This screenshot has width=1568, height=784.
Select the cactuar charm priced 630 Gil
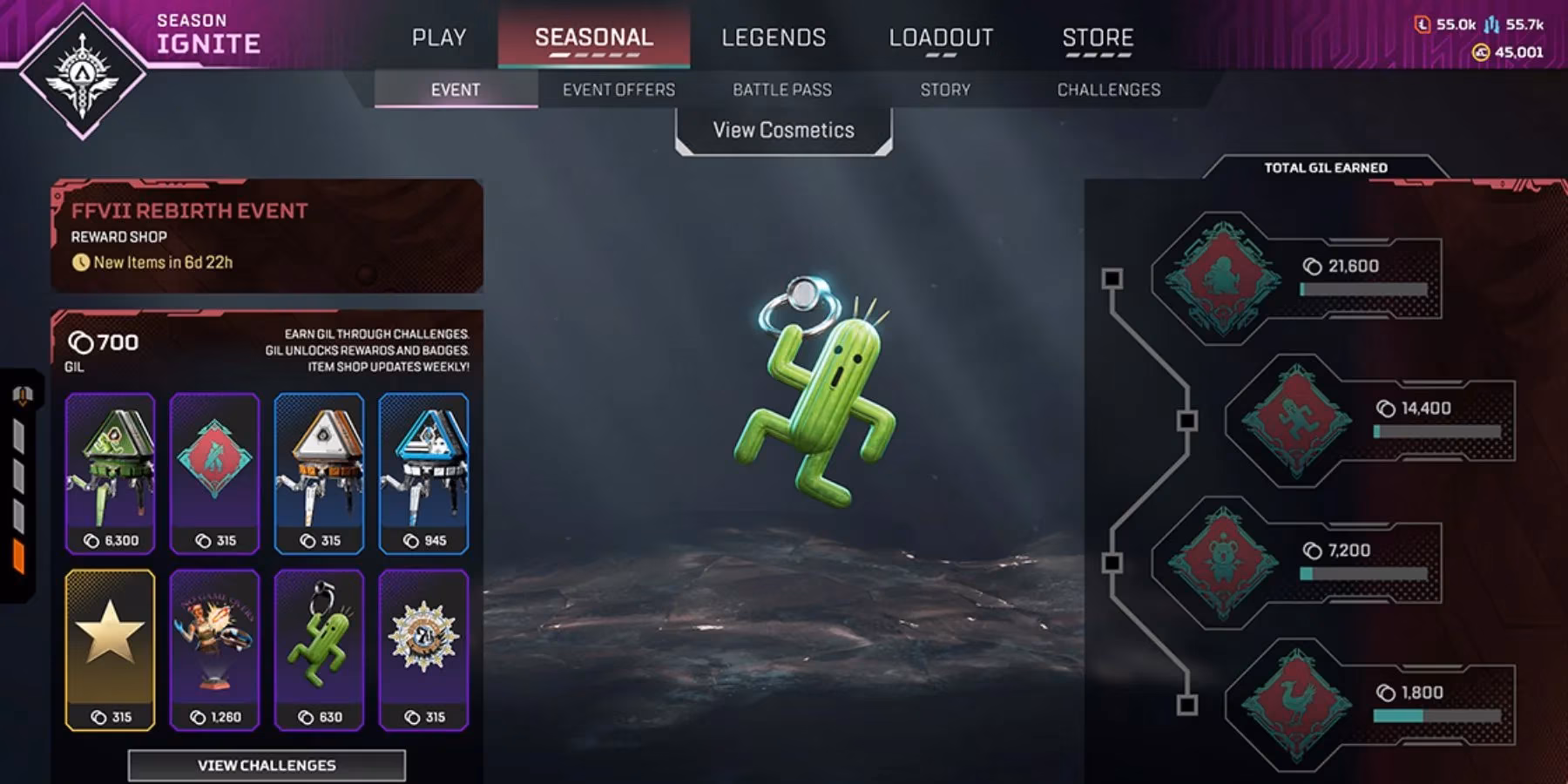[319, 650]
